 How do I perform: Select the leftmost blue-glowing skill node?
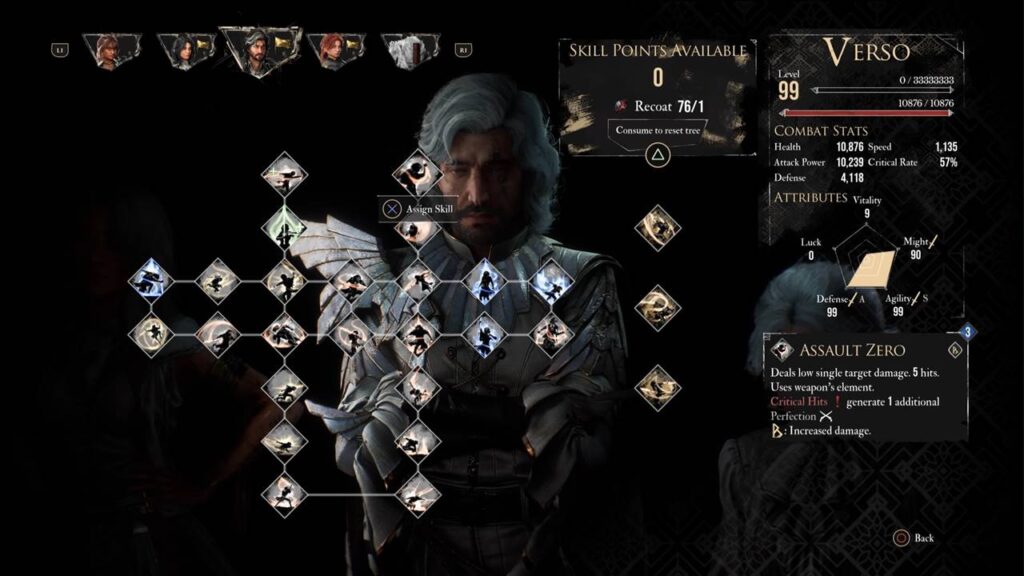pos(152,281)
